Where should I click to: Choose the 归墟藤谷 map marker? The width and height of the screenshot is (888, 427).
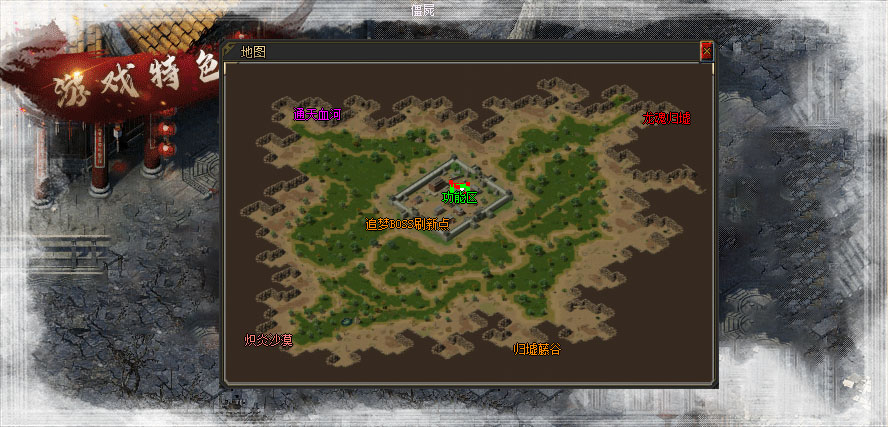click(x=537, y=349)
